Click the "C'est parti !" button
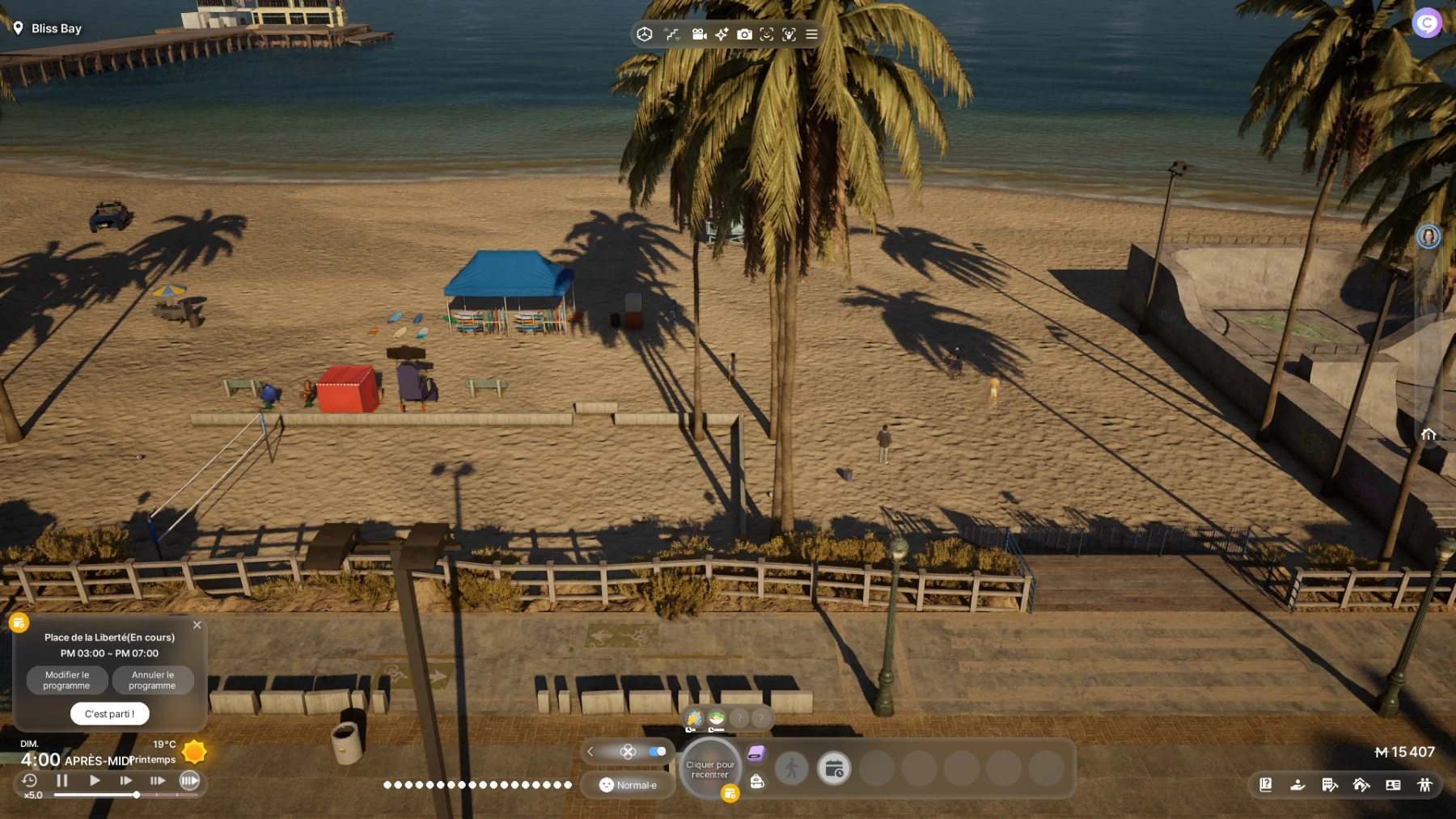The image size is (1456, 819). click(x=109, y=714)
